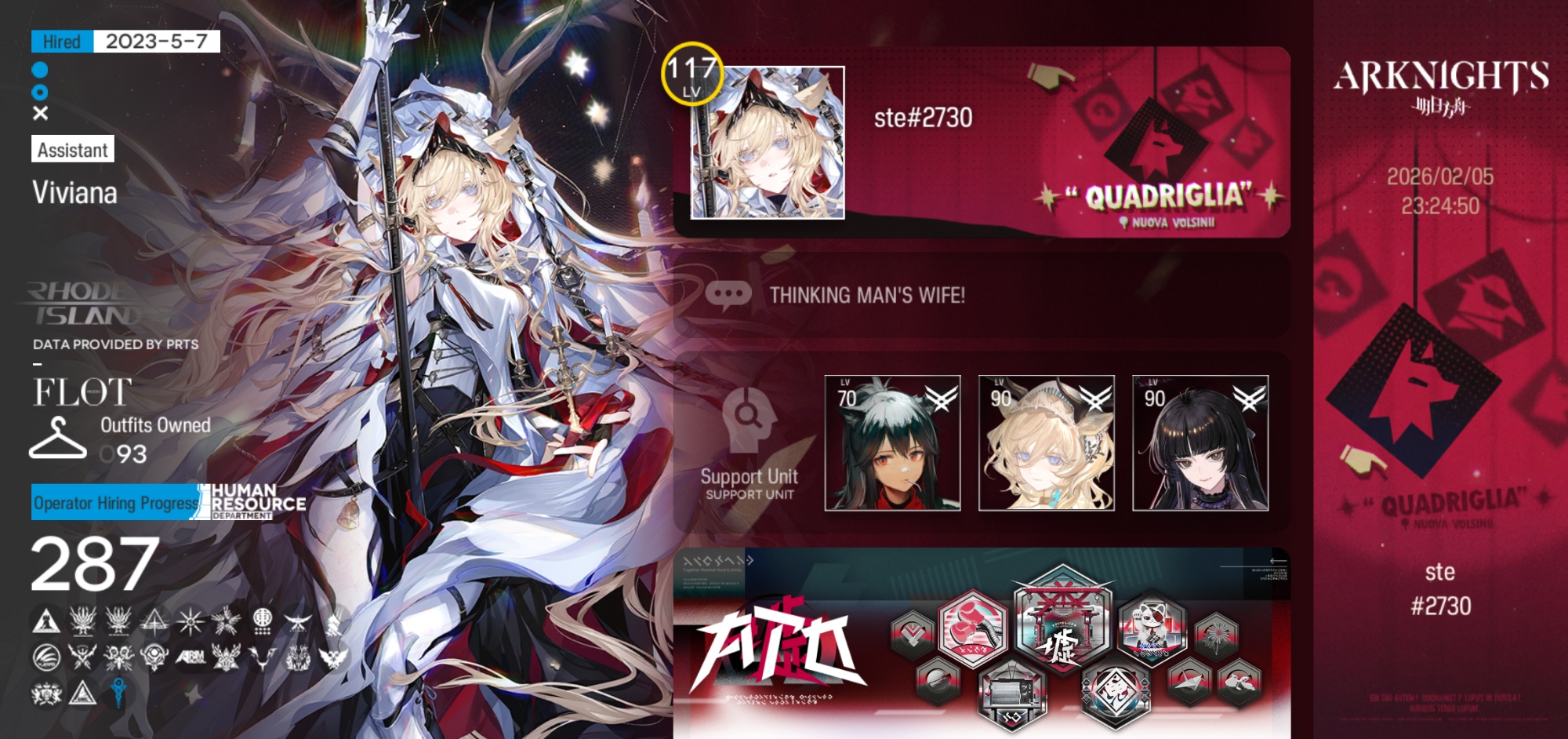Open the player avatar portrait
Image resolution: width=1568 pixels, height=739 pixels.
pos(767,143)
